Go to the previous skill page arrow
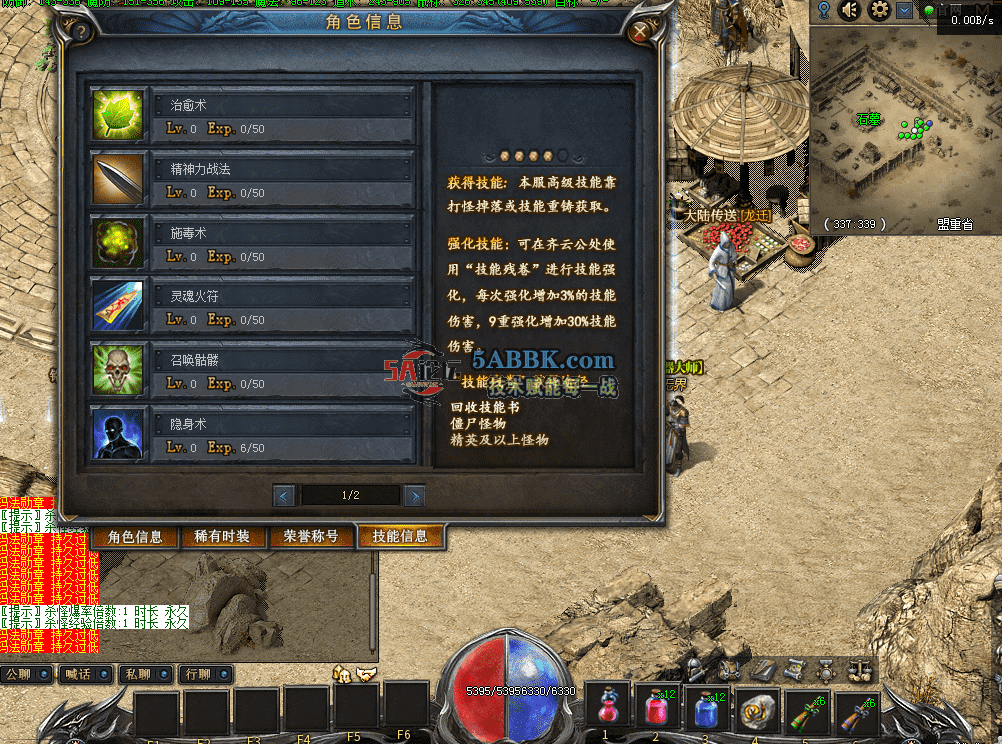 (x=284, y=495)
